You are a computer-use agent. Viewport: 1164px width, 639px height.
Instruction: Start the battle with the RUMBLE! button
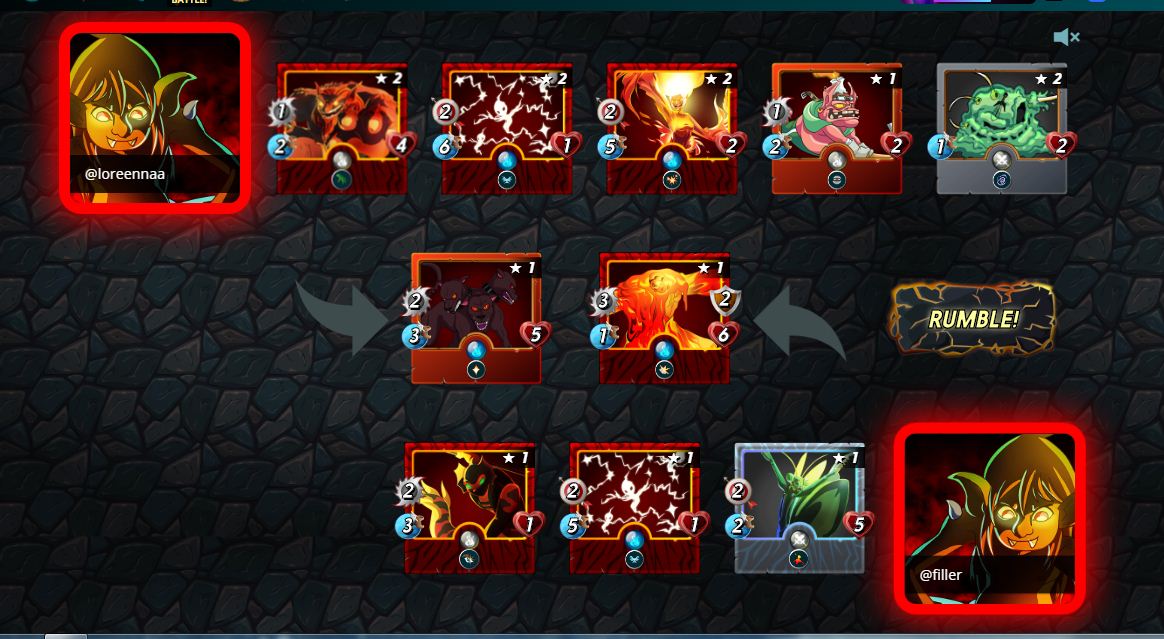point(973,319)
